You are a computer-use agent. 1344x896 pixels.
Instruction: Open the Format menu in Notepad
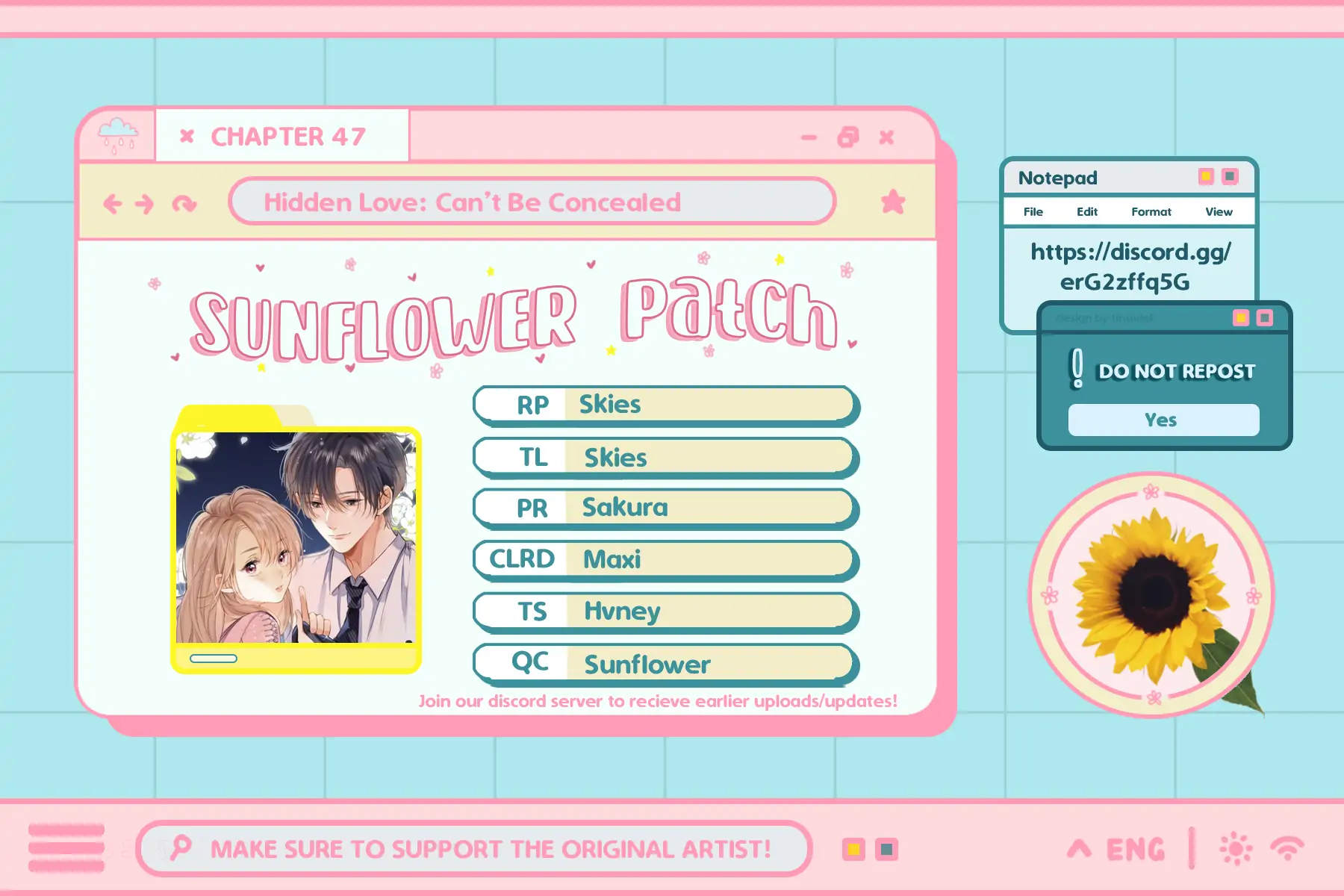(1151, 212)
